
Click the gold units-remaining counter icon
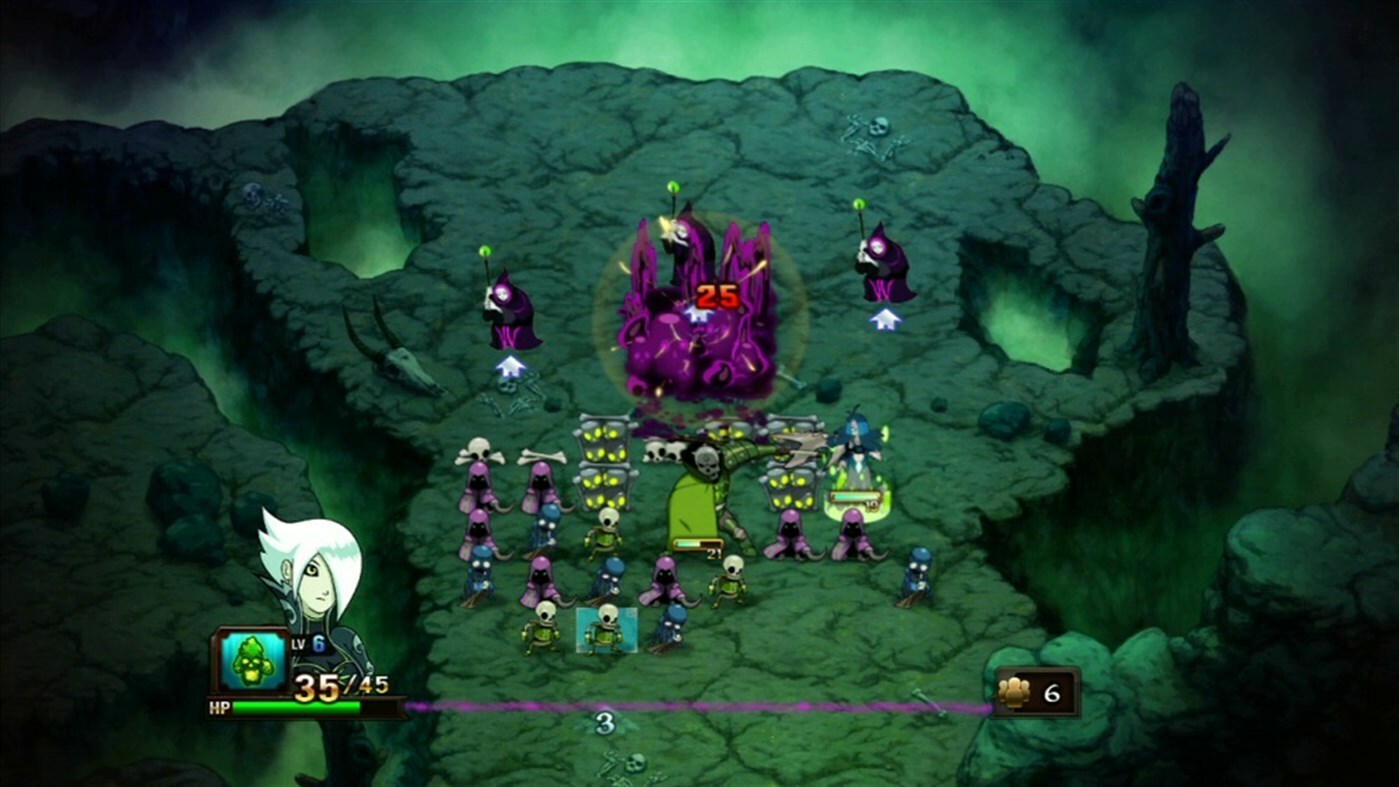point(1015,692)
